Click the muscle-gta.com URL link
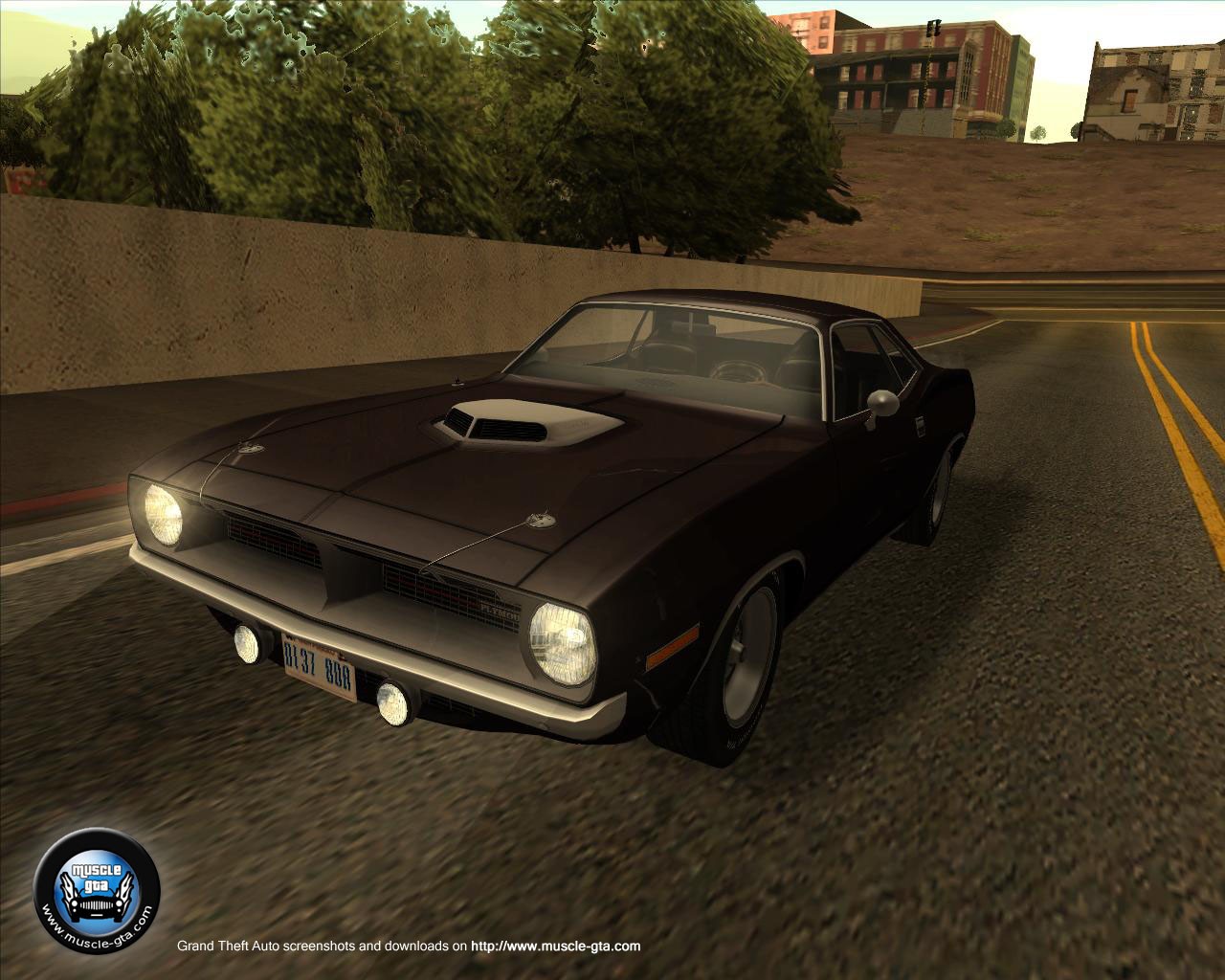Viewport: 1225px width, 980px height. pos(556,947)
